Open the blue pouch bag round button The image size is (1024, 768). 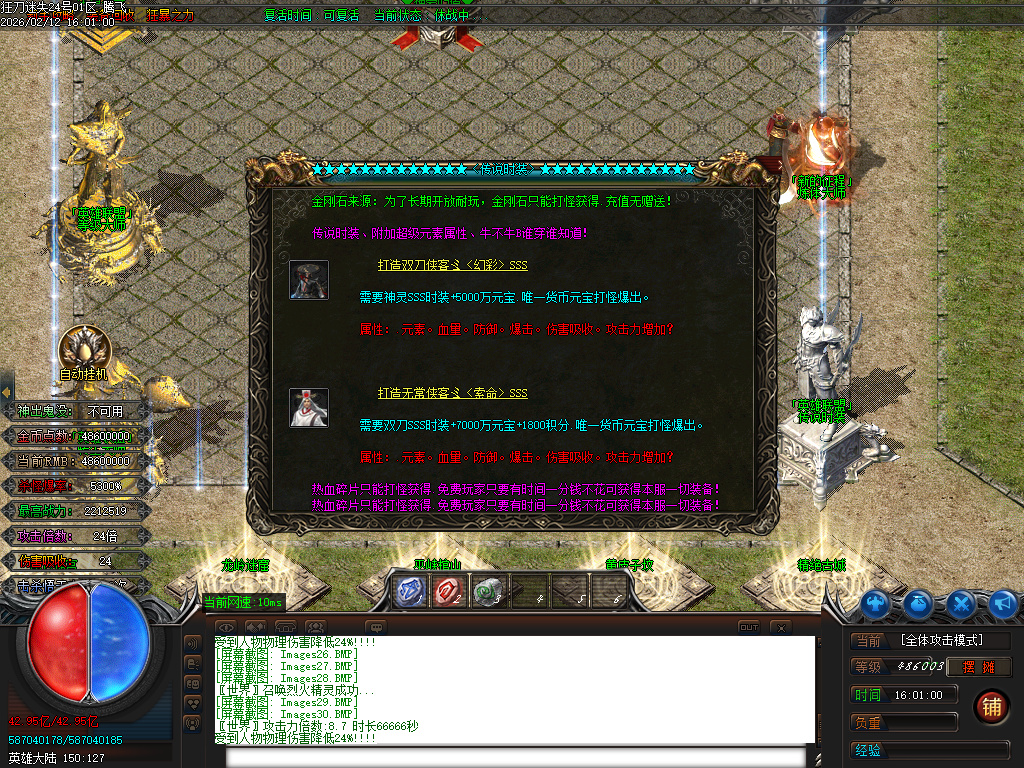918,603
